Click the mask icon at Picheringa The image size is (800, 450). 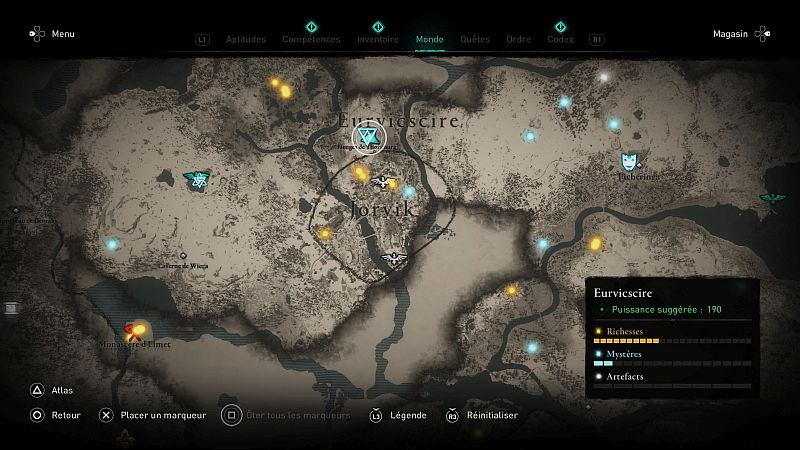[x=629, y=161]
